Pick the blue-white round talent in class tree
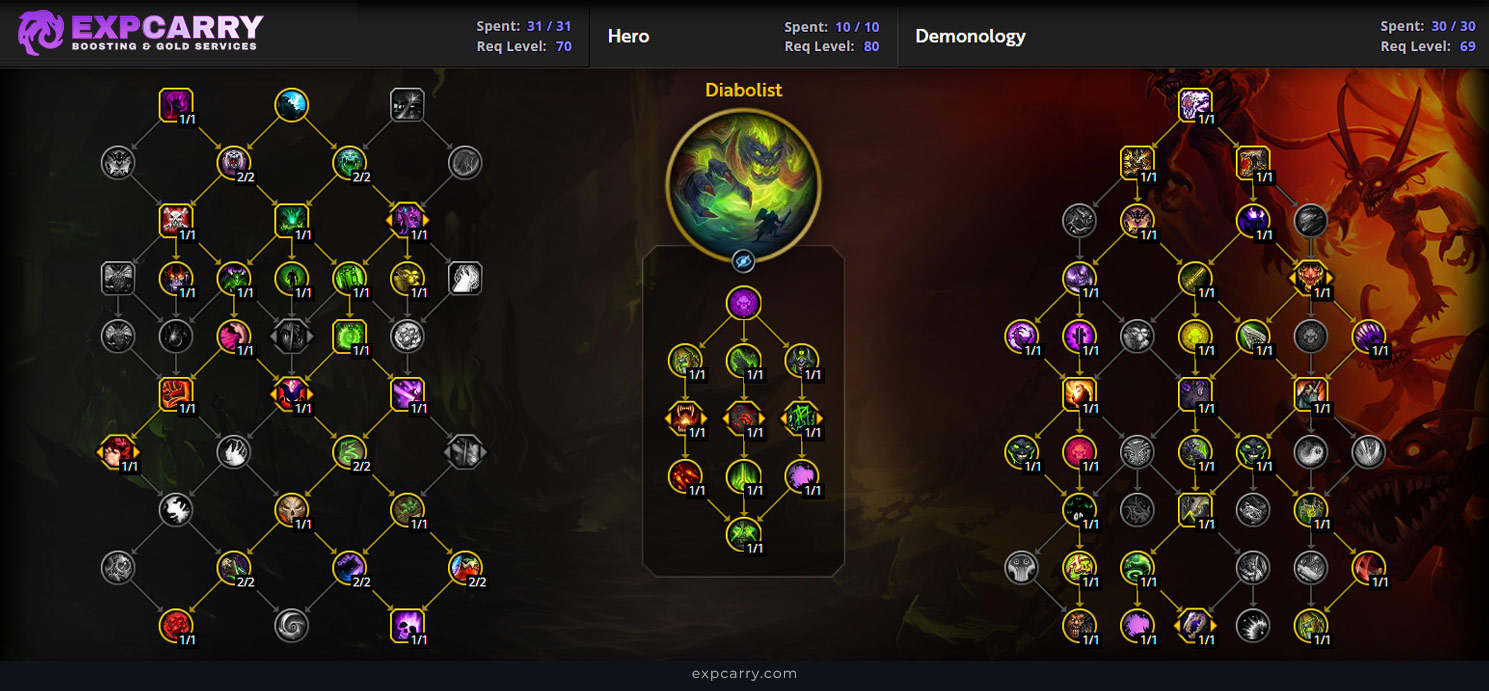The width and height of the screenshot is (1489, 691). click(x=291, y=105)
